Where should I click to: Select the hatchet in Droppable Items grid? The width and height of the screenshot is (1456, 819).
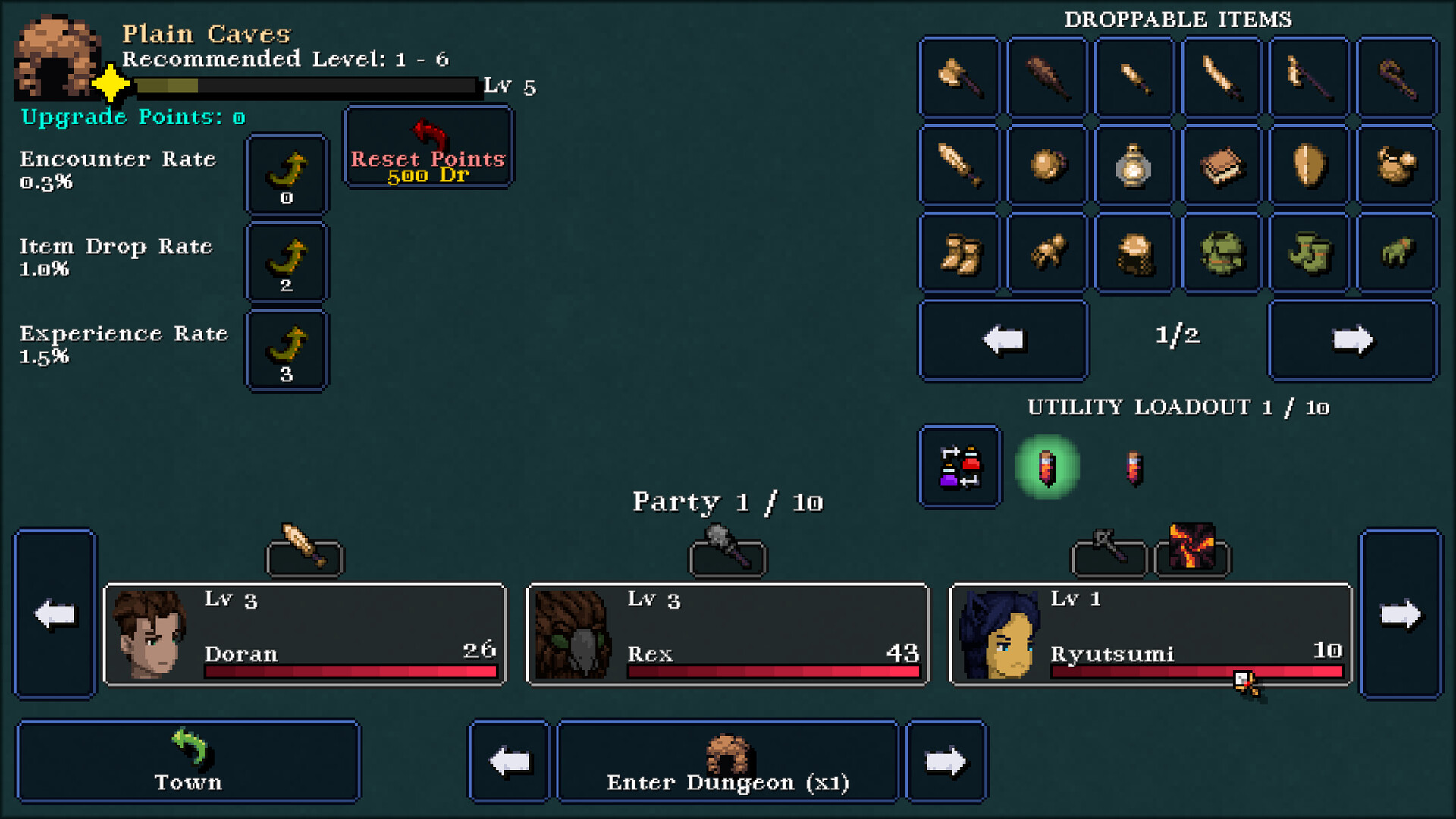(x=958, y=76)
